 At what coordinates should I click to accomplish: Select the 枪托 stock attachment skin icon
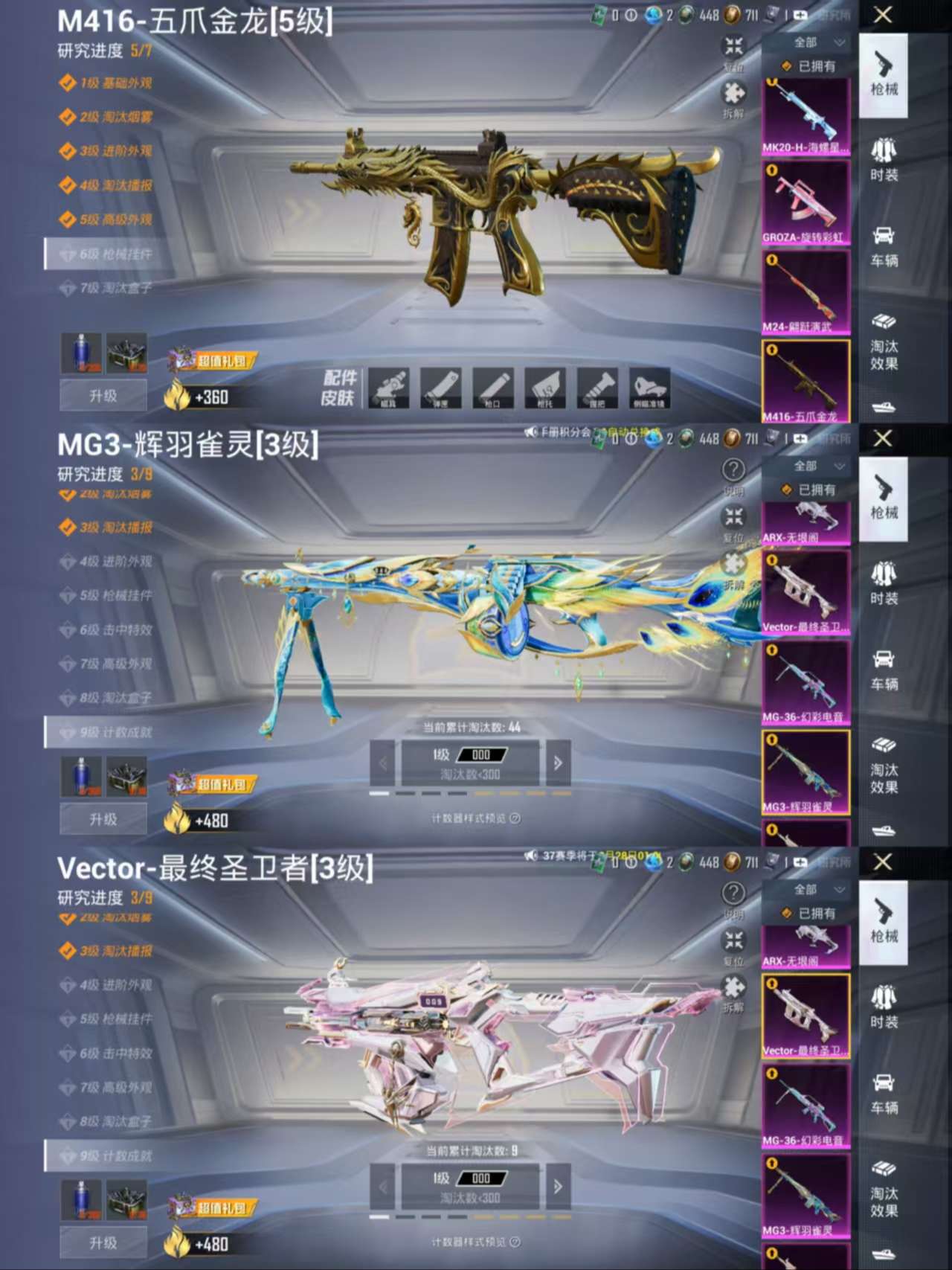coord(547,387)
